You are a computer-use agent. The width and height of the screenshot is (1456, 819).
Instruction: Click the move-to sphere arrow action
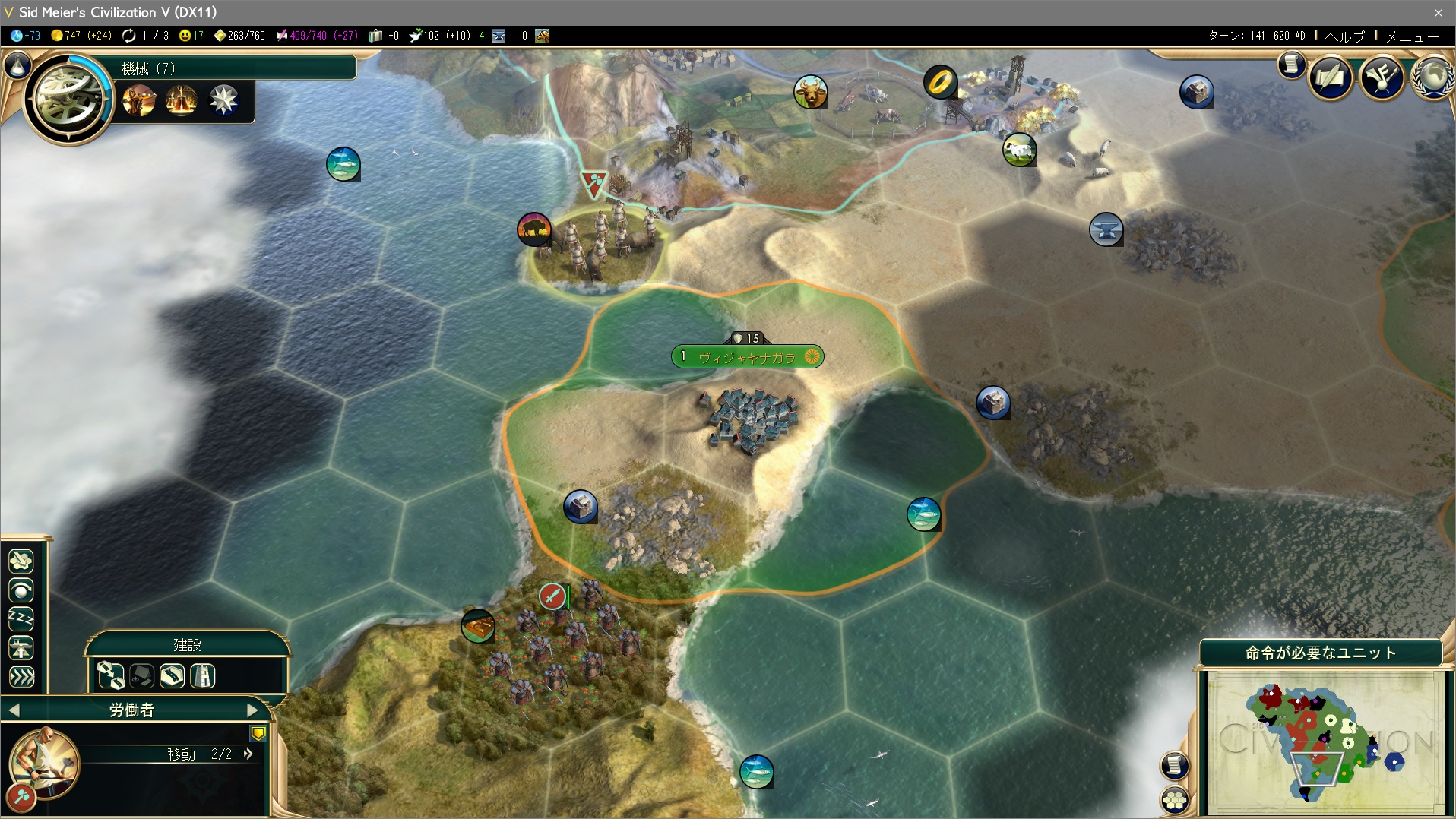tap(21, 590)
